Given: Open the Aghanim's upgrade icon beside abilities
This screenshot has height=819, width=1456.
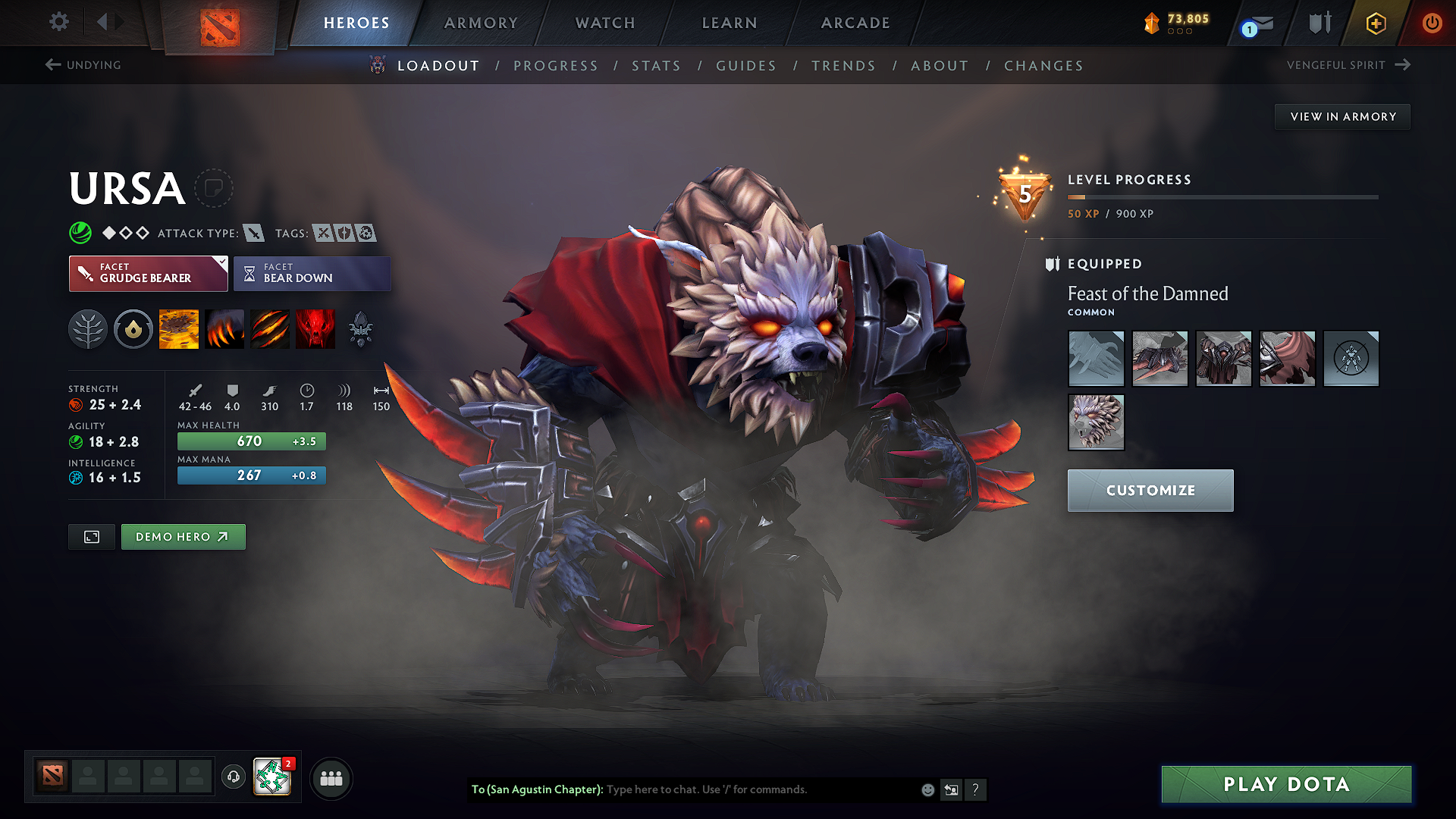Looking at the screenshot, I should pos(361,328).
